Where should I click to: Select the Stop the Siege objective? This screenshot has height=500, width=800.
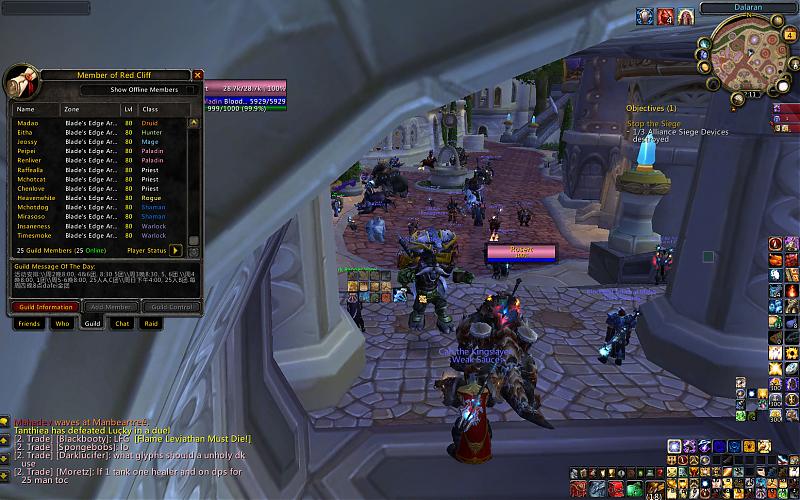[652, 124]
